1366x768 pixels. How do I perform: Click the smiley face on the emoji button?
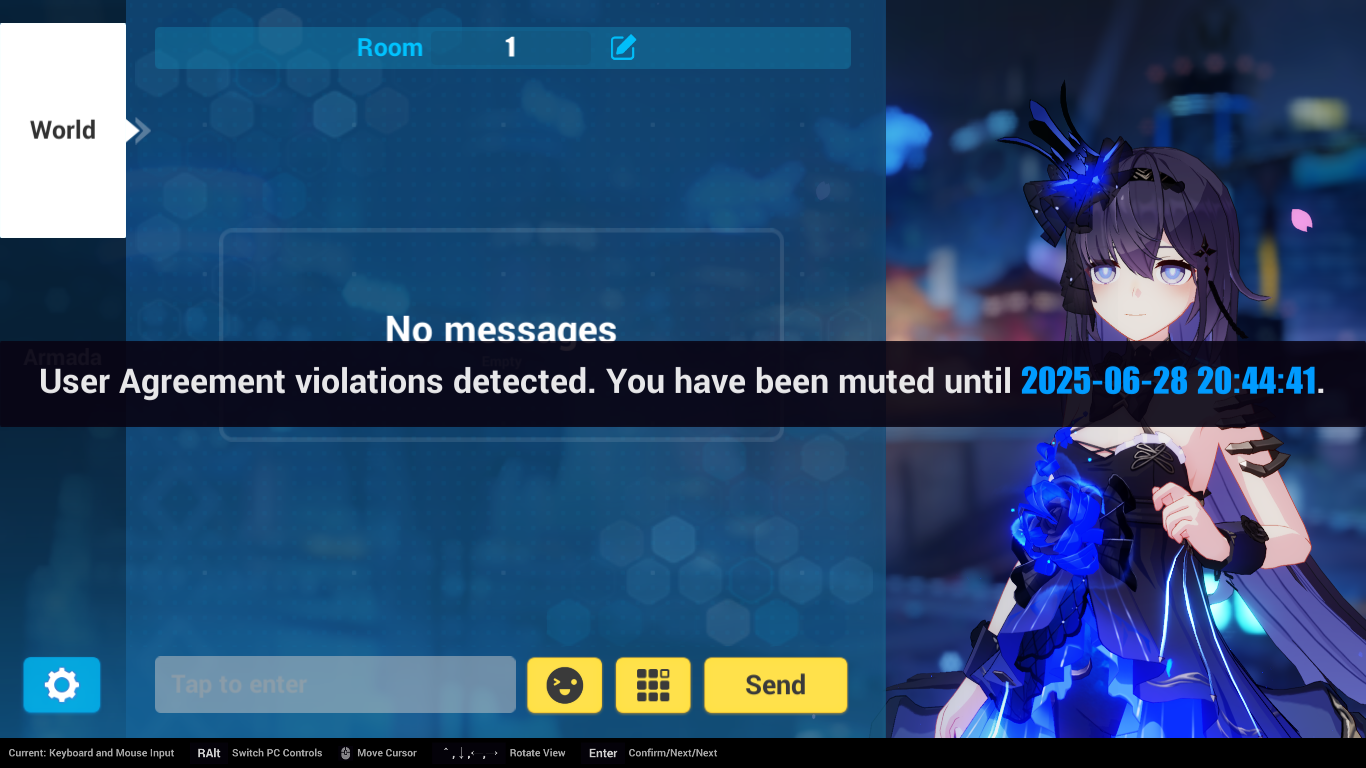pos(564,685)
